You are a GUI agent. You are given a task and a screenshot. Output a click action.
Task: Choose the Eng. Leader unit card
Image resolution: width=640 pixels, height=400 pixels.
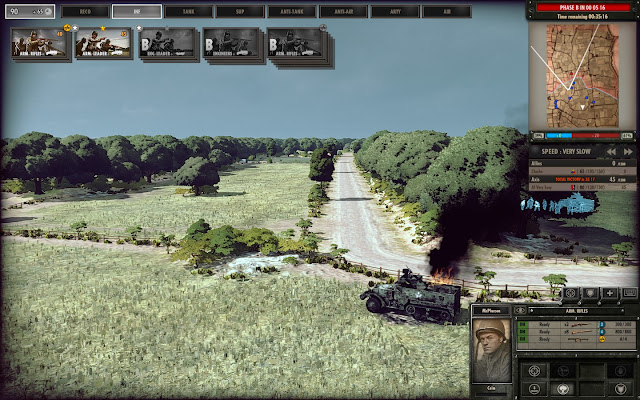point(167,44)
